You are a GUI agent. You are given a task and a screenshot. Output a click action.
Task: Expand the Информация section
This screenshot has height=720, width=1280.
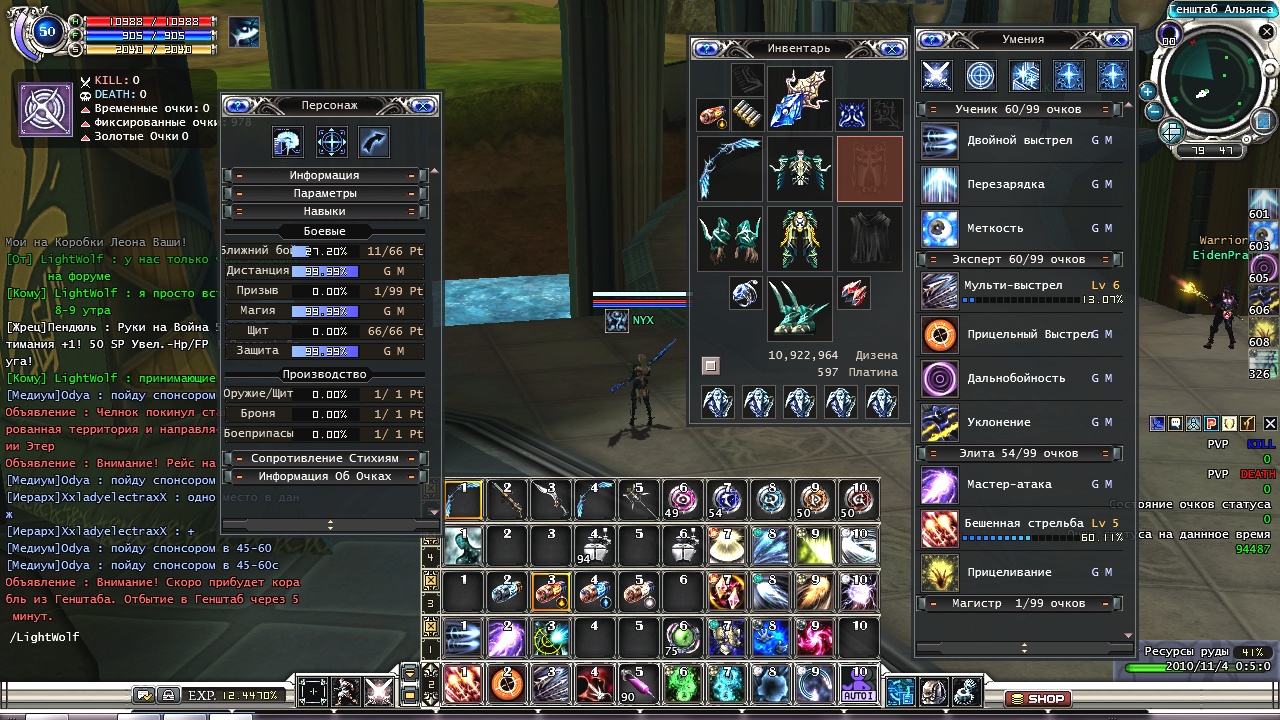(324, 175)
